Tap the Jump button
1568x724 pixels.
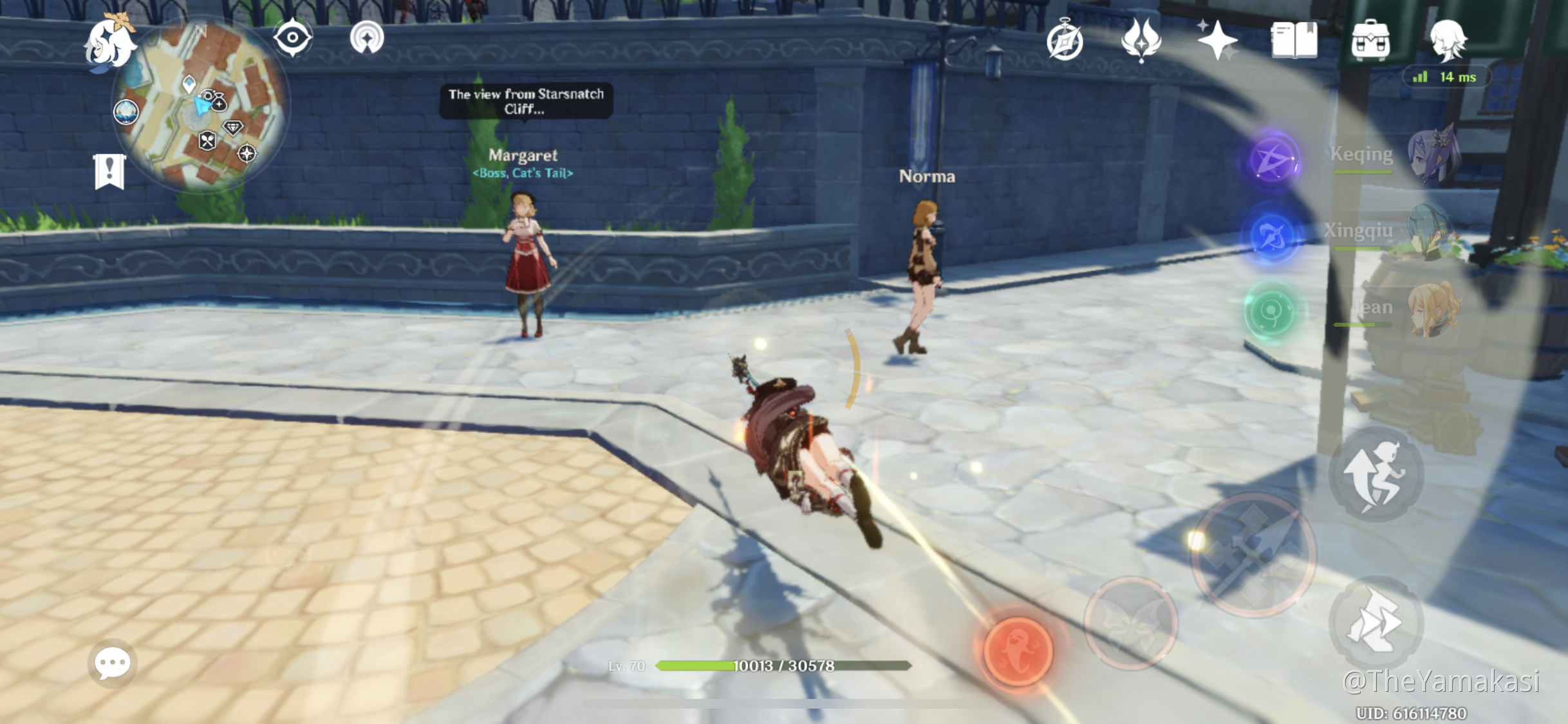(1376, 476)
